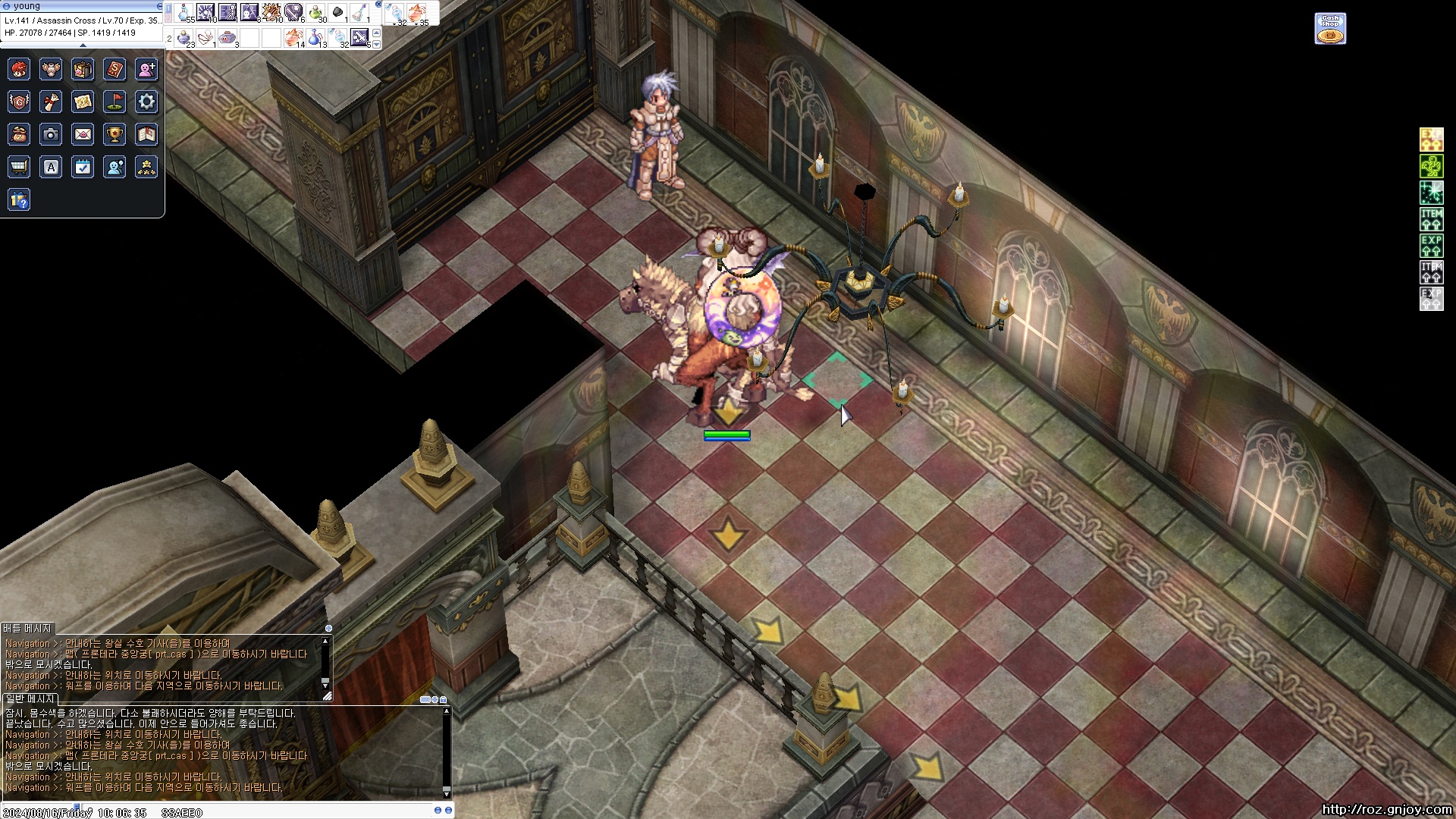Open the camera screenshot icon
Image resolution: width=1456 pixels, height=819 pixels.
51,135
